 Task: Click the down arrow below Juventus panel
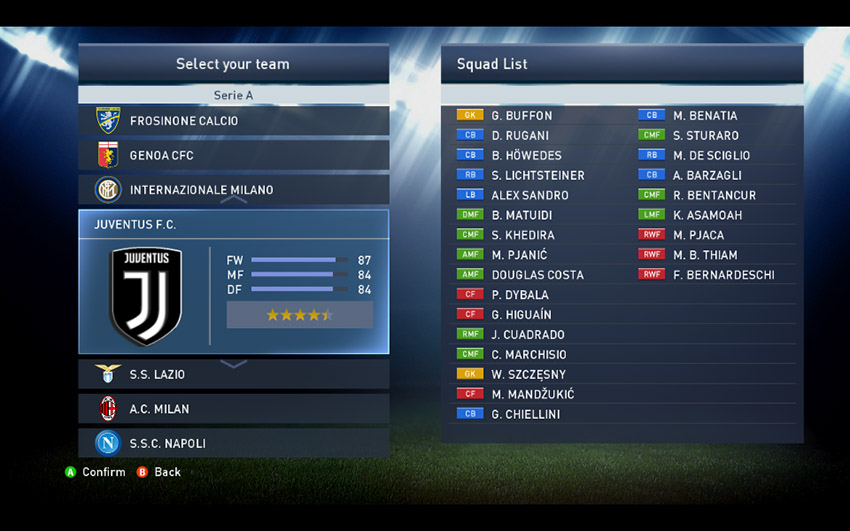233,364
